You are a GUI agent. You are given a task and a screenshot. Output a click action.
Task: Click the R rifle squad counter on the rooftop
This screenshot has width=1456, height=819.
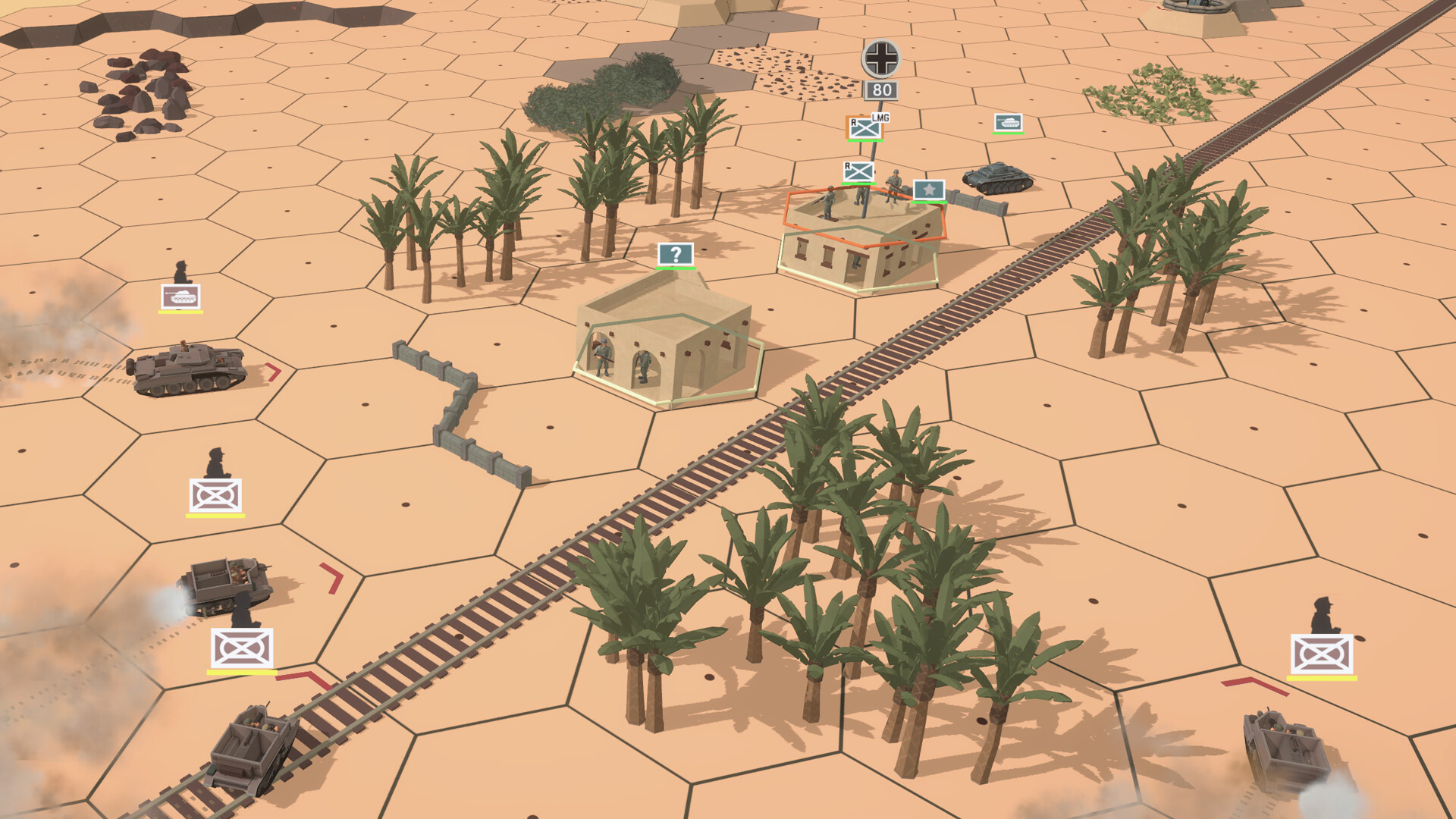click(x=857, y=171)
